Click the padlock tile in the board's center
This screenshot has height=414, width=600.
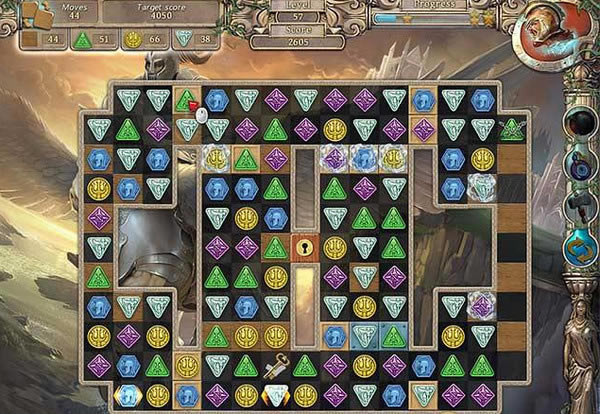click(x=305, y=247)
